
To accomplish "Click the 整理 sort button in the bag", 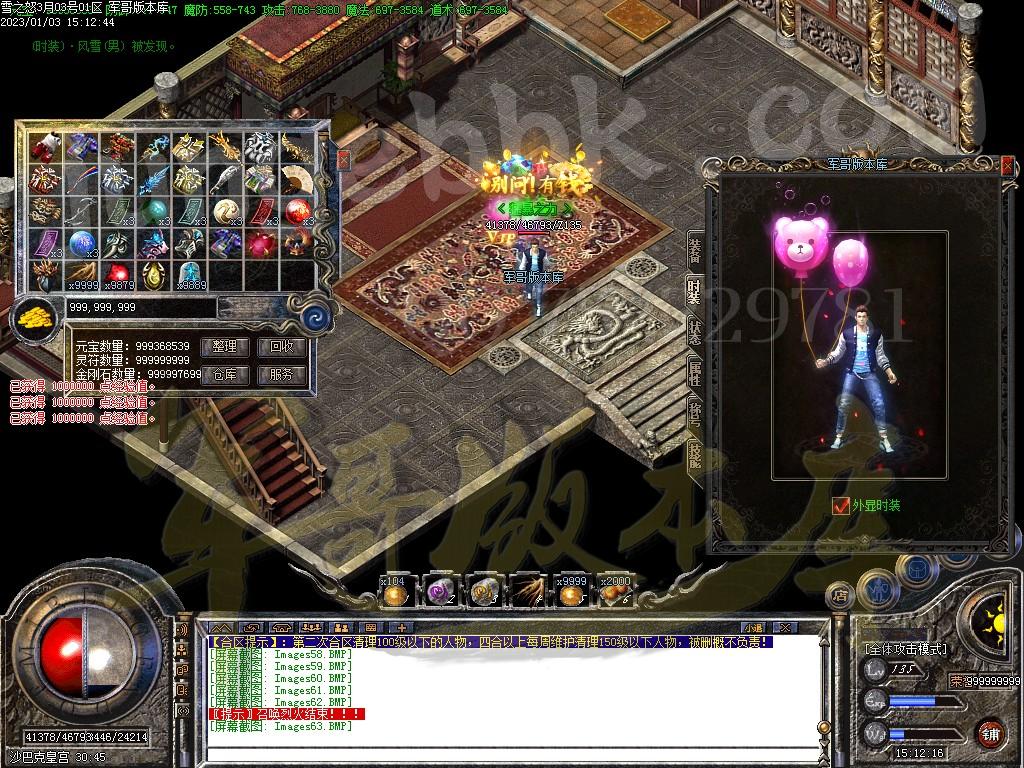I will 225,347.
